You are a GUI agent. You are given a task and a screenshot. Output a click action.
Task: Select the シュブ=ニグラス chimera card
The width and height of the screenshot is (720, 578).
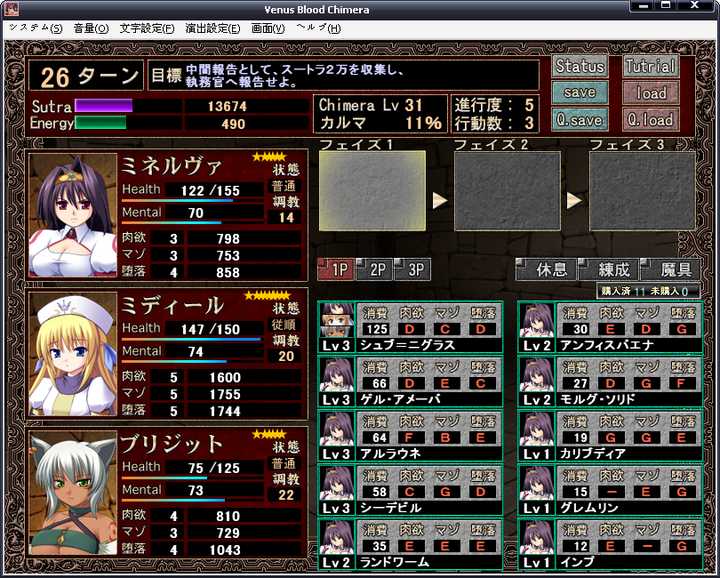(410, 327)
